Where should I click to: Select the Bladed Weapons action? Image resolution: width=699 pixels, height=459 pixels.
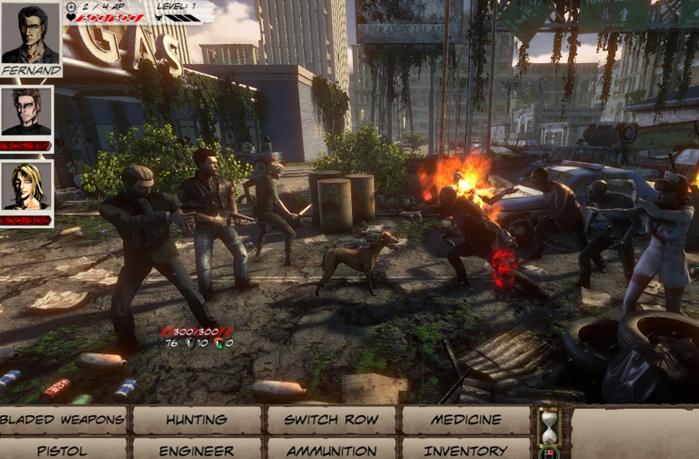(x=63, y=420)
